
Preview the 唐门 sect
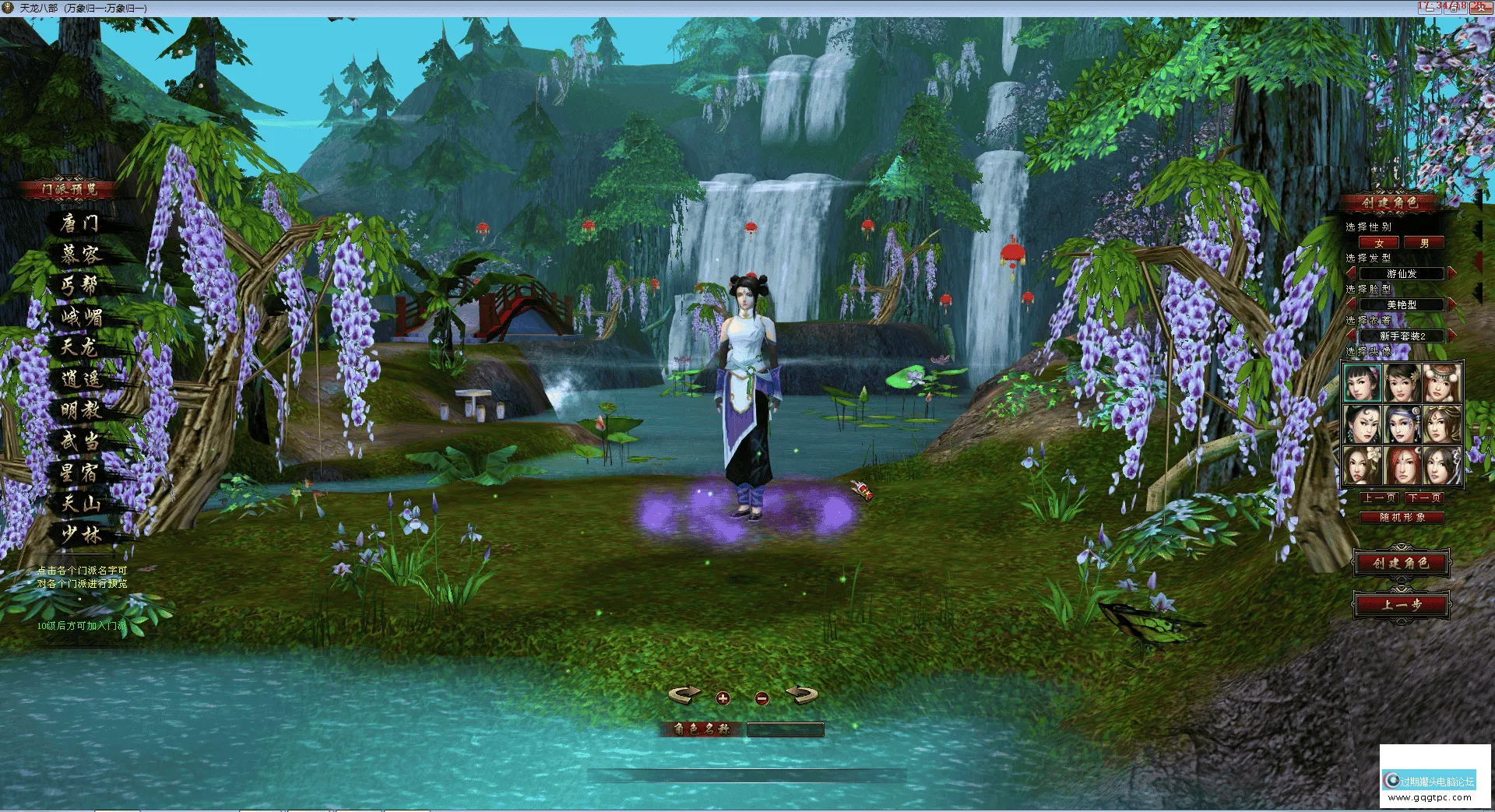pyautogui.click(x=80, y=223)
